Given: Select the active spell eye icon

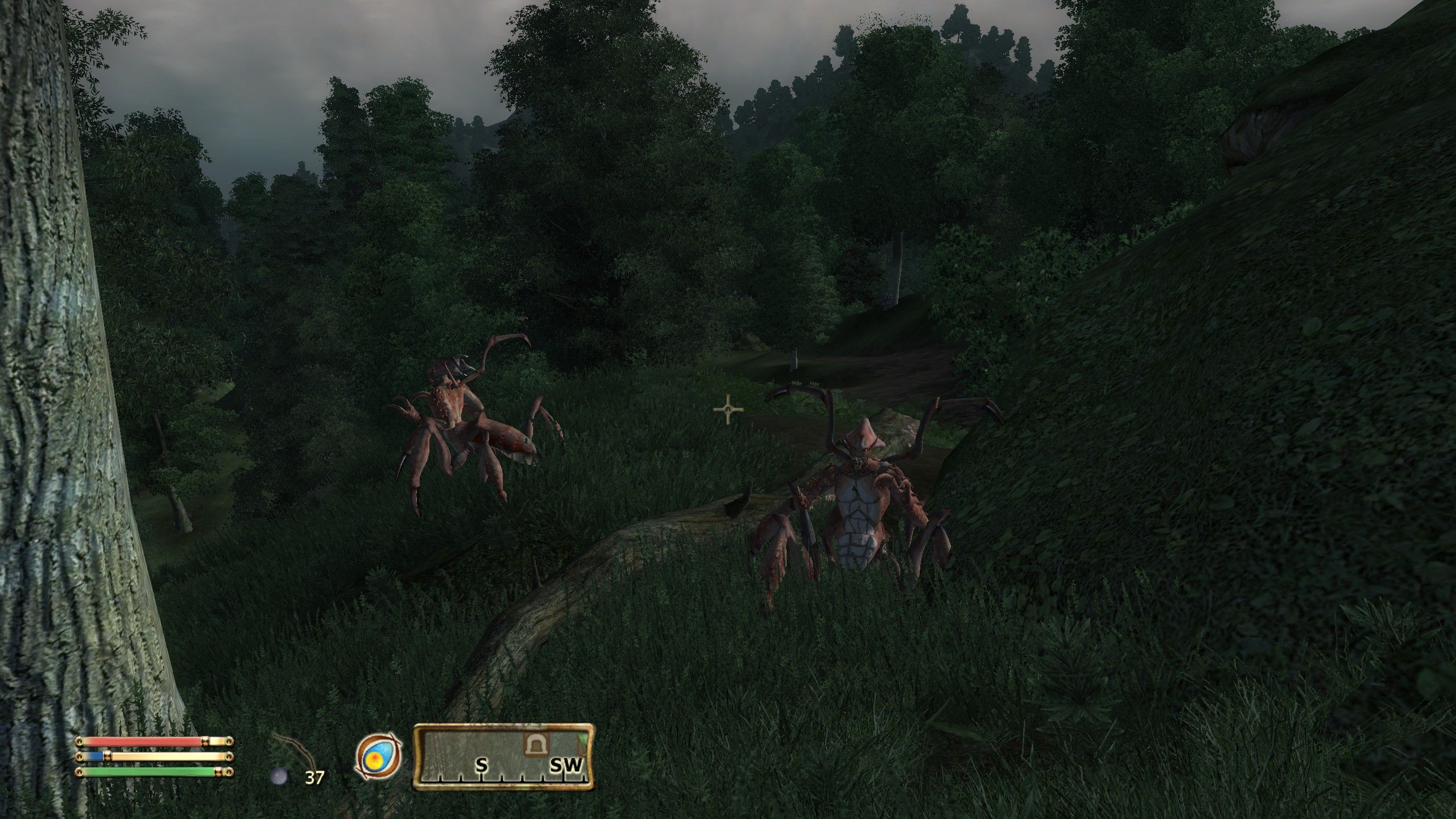Looking at the screenshot, I should point(377,756).
